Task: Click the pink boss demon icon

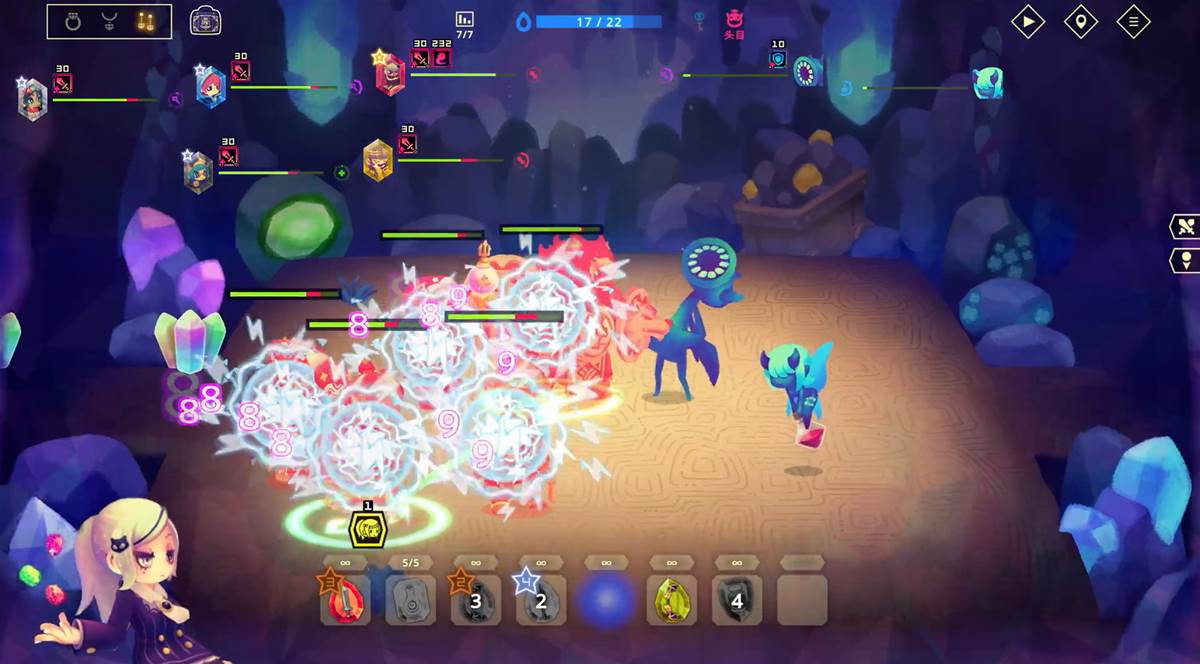Action: click(x=736, y=18)
